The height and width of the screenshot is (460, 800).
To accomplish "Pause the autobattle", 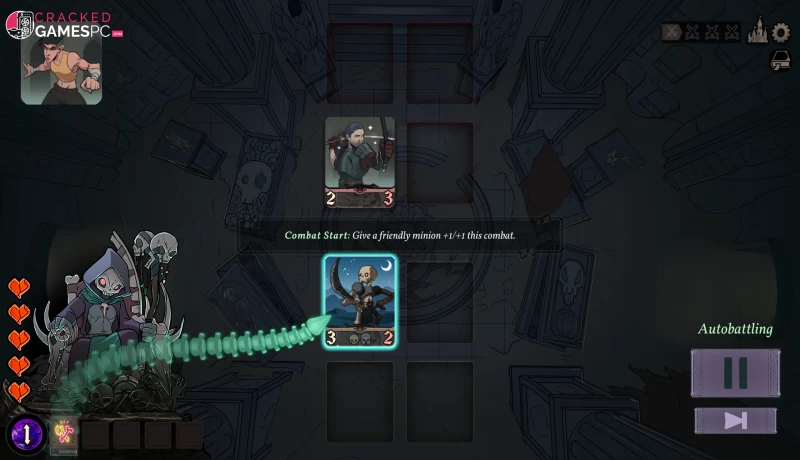I will point(735,372).
